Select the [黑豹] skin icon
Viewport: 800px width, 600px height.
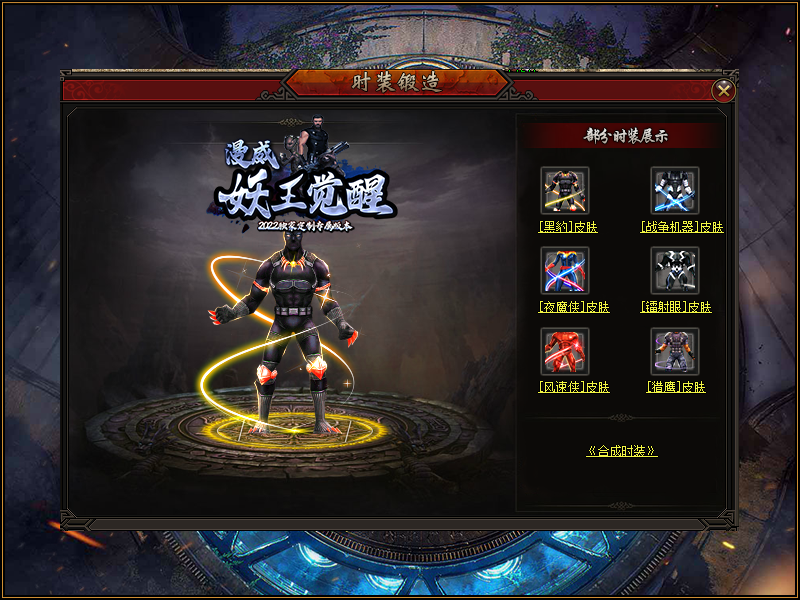pos(565,190)
